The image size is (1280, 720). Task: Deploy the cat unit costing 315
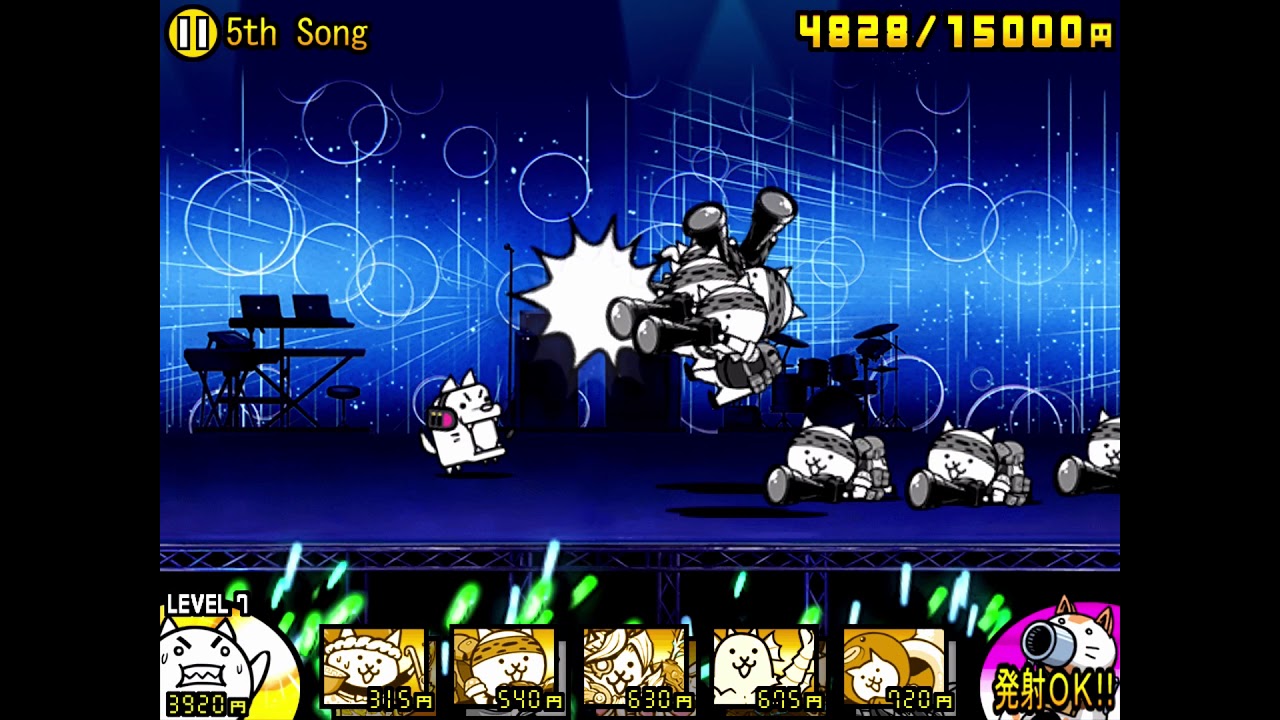(375, 668)
